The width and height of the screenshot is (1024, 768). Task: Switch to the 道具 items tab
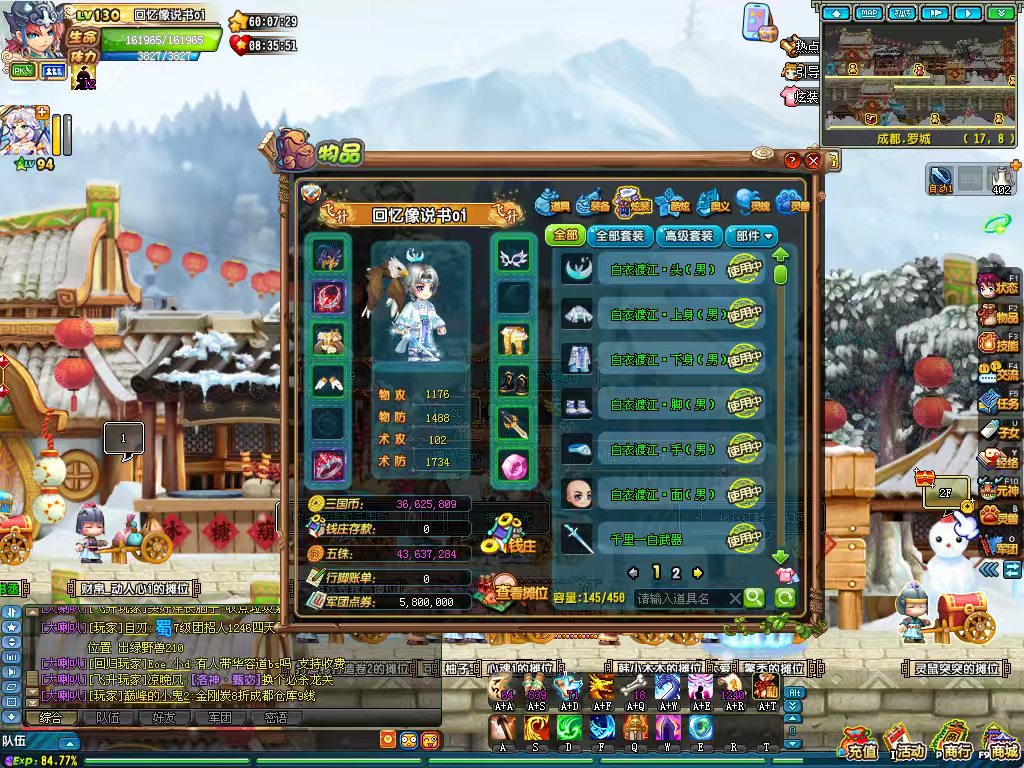552,202
